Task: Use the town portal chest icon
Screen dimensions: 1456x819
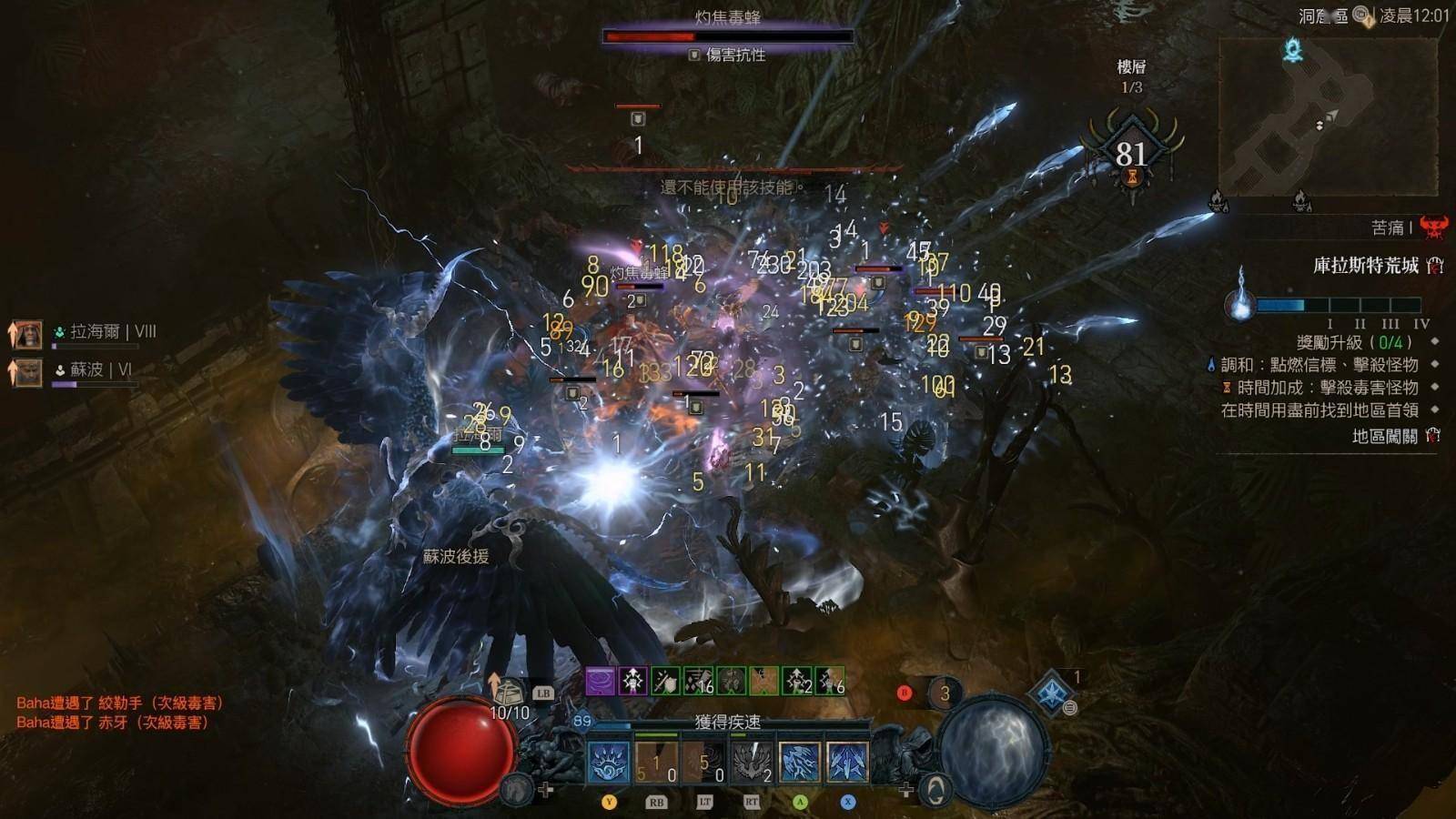Action: click(x=510, y=693)
